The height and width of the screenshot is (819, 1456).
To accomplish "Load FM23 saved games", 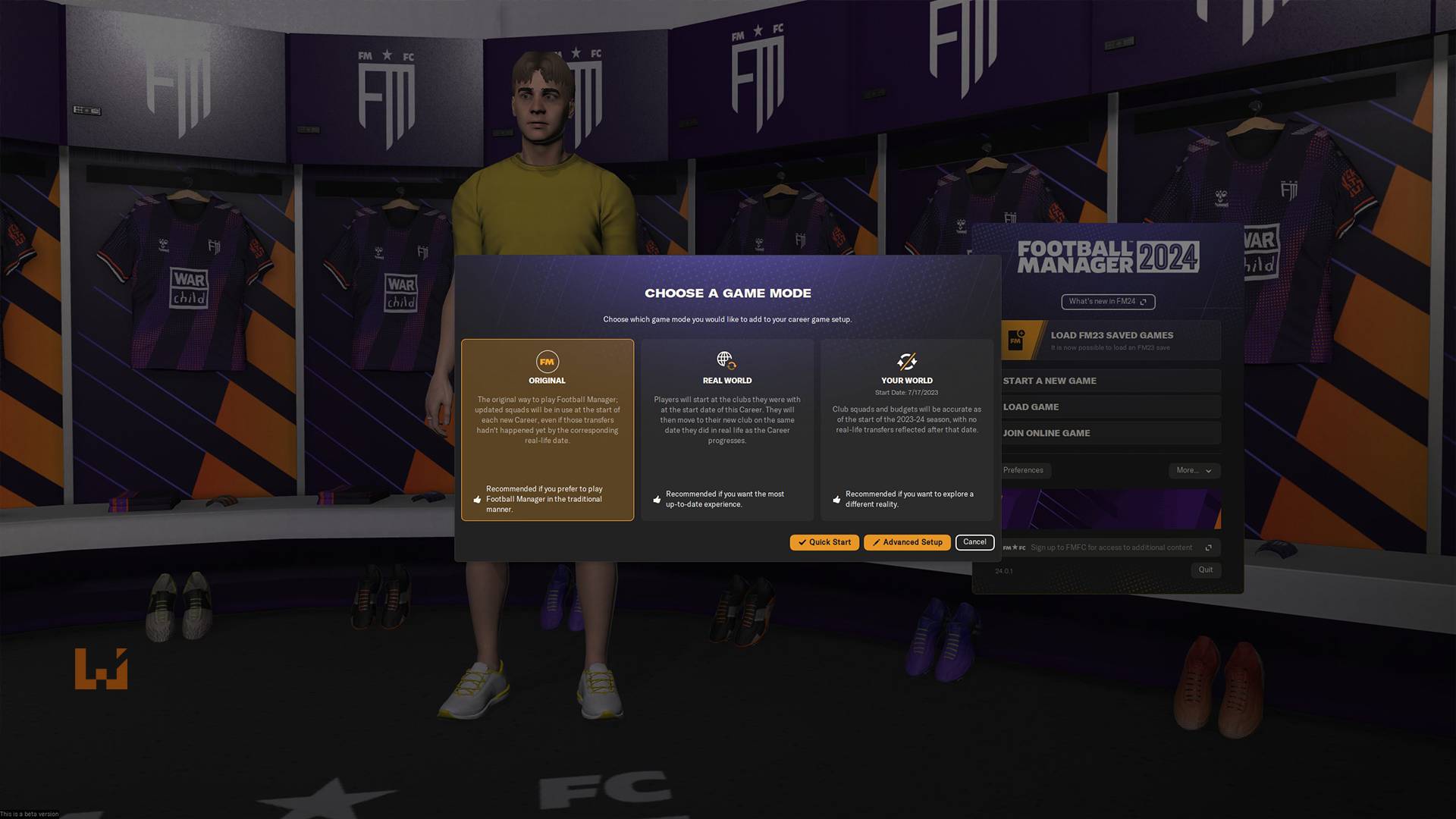I will tap(1111, 340).
